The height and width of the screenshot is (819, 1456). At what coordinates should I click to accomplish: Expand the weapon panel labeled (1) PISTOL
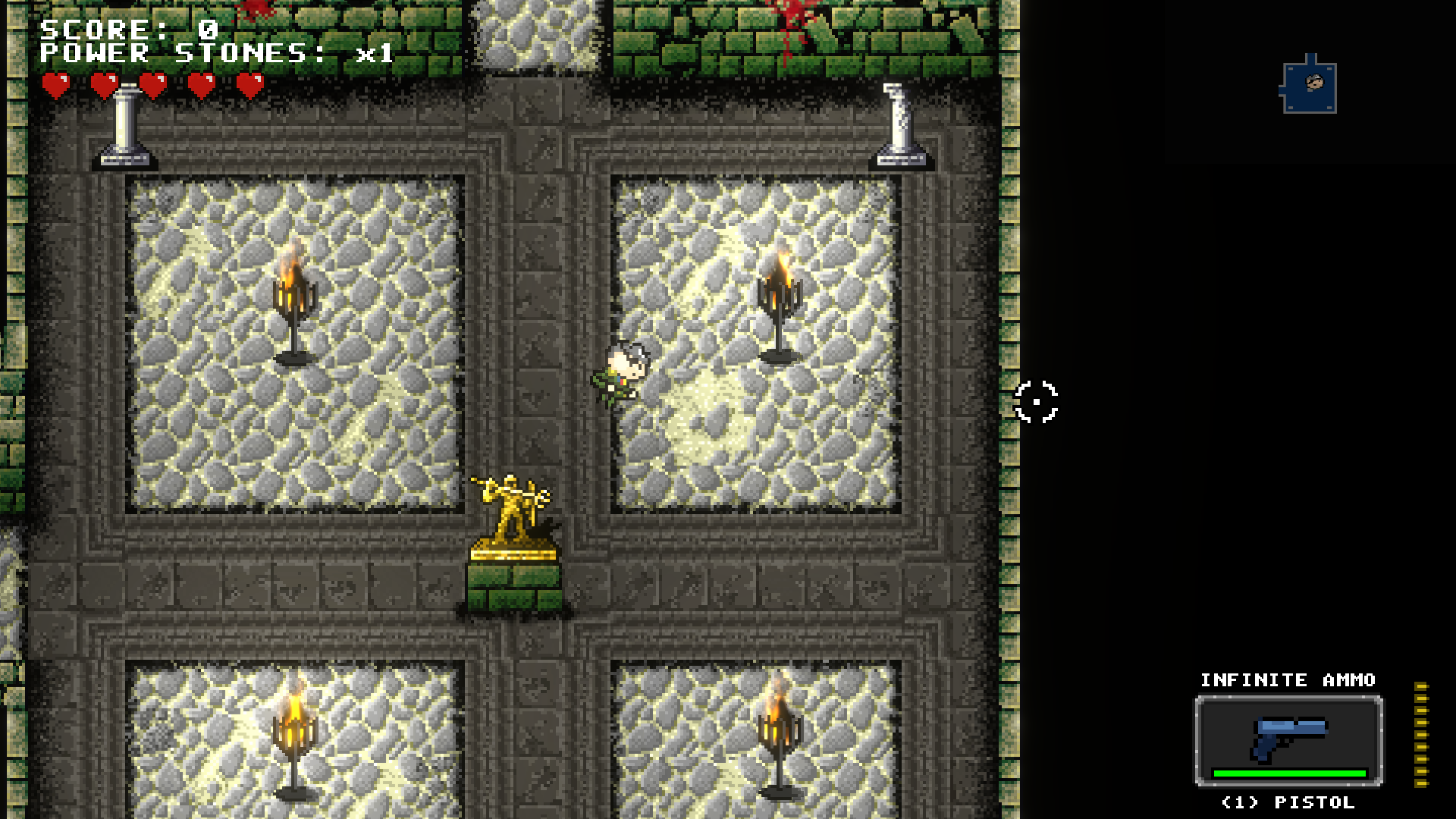pos(1289,739)
